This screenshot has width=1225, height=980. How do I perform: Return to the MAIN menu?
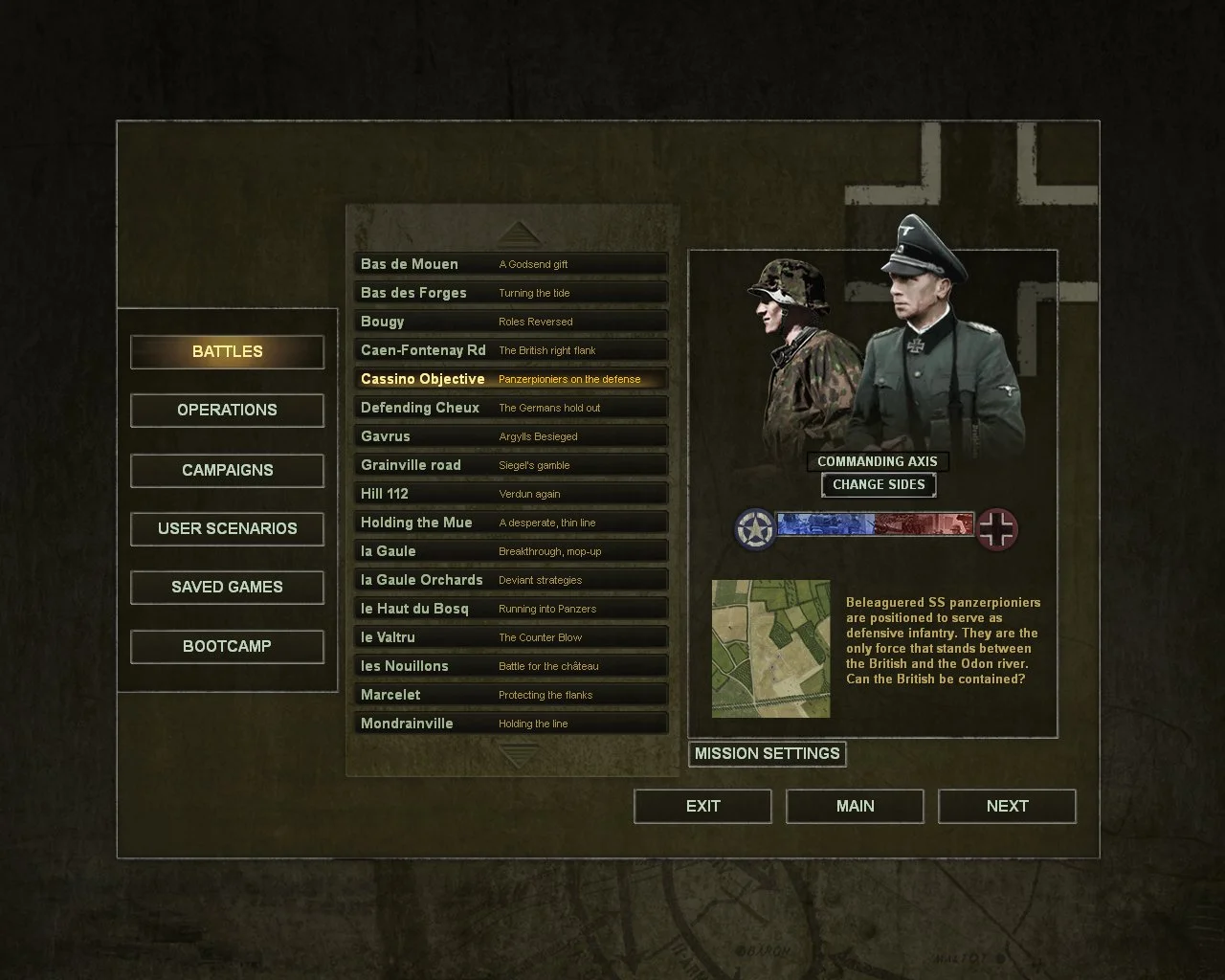854,806
